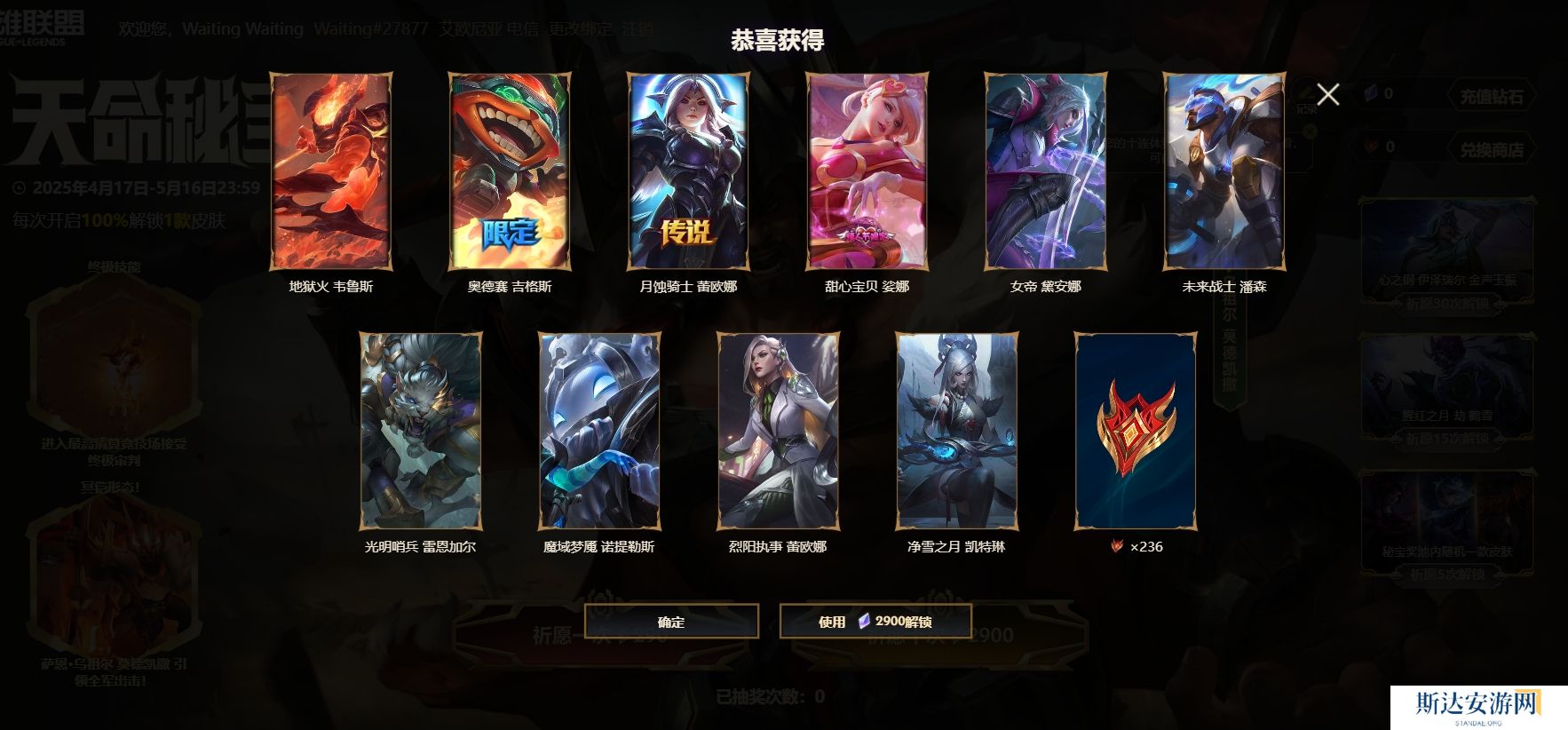Choose the 未来战士 潘森 skin card

coord(1224,171)
